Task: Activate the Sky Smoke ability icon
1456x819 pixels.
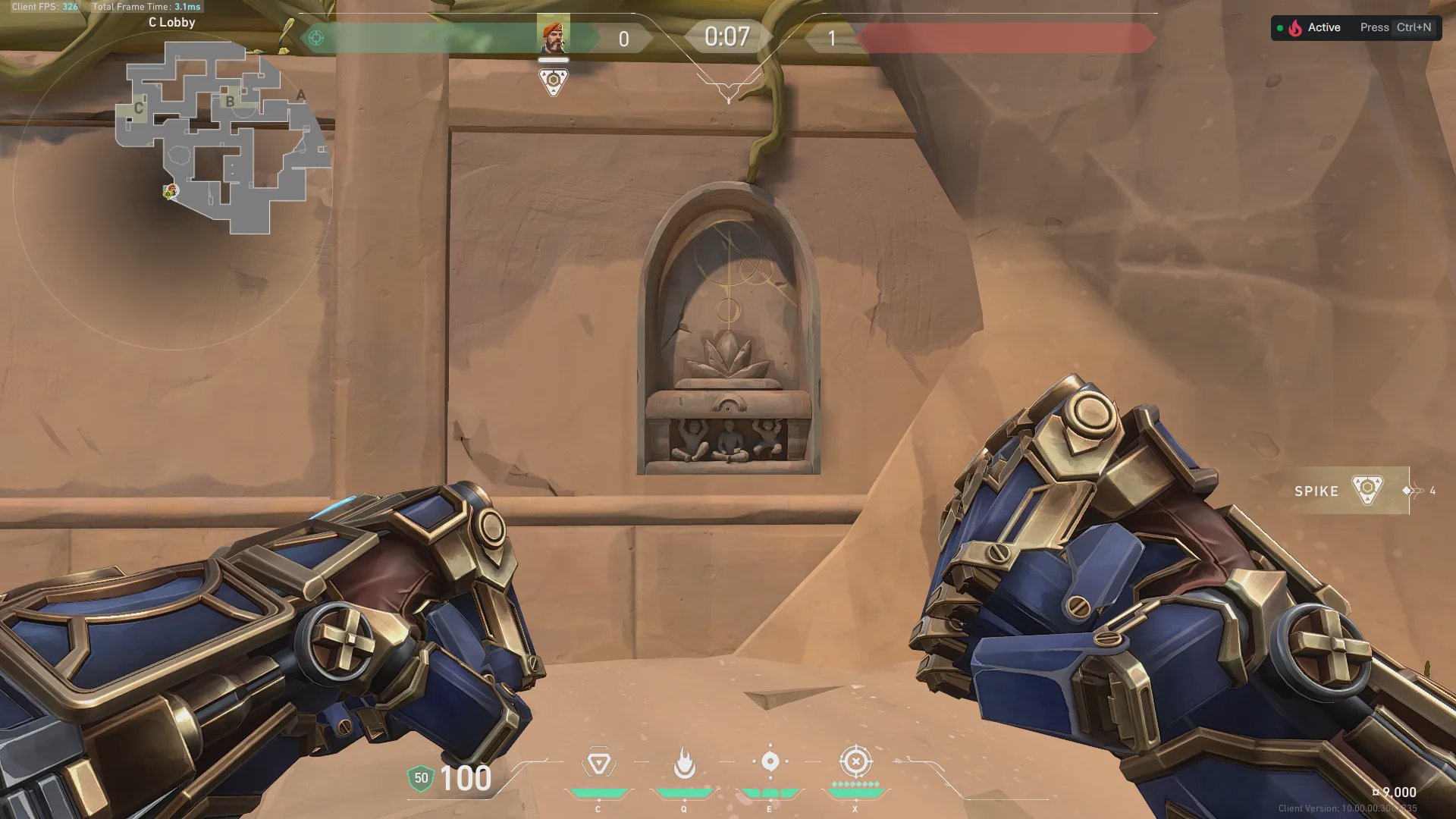Action: (x=770, y=761)
